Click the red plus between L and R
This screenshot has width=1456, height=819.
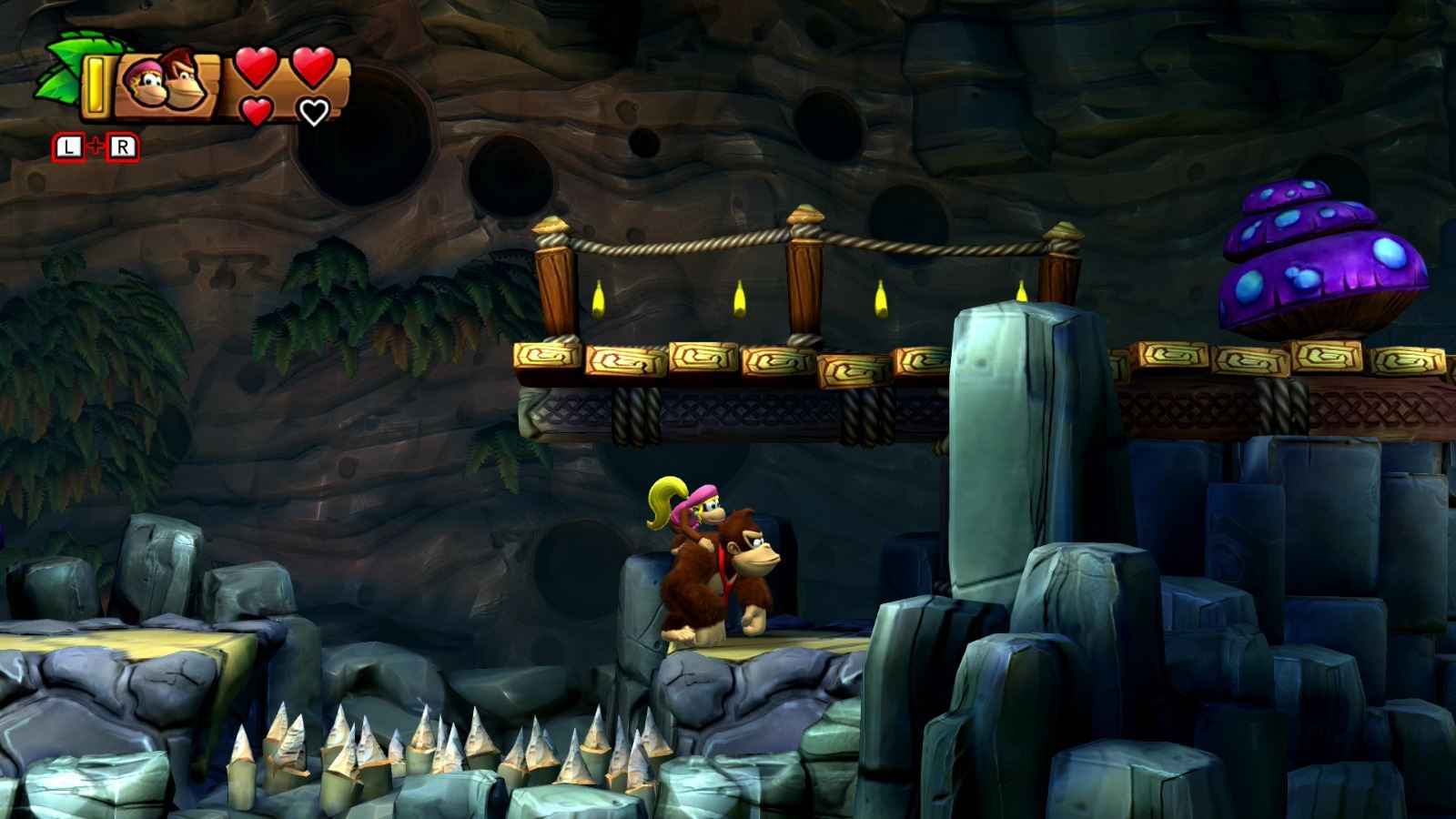click(96, 144)
